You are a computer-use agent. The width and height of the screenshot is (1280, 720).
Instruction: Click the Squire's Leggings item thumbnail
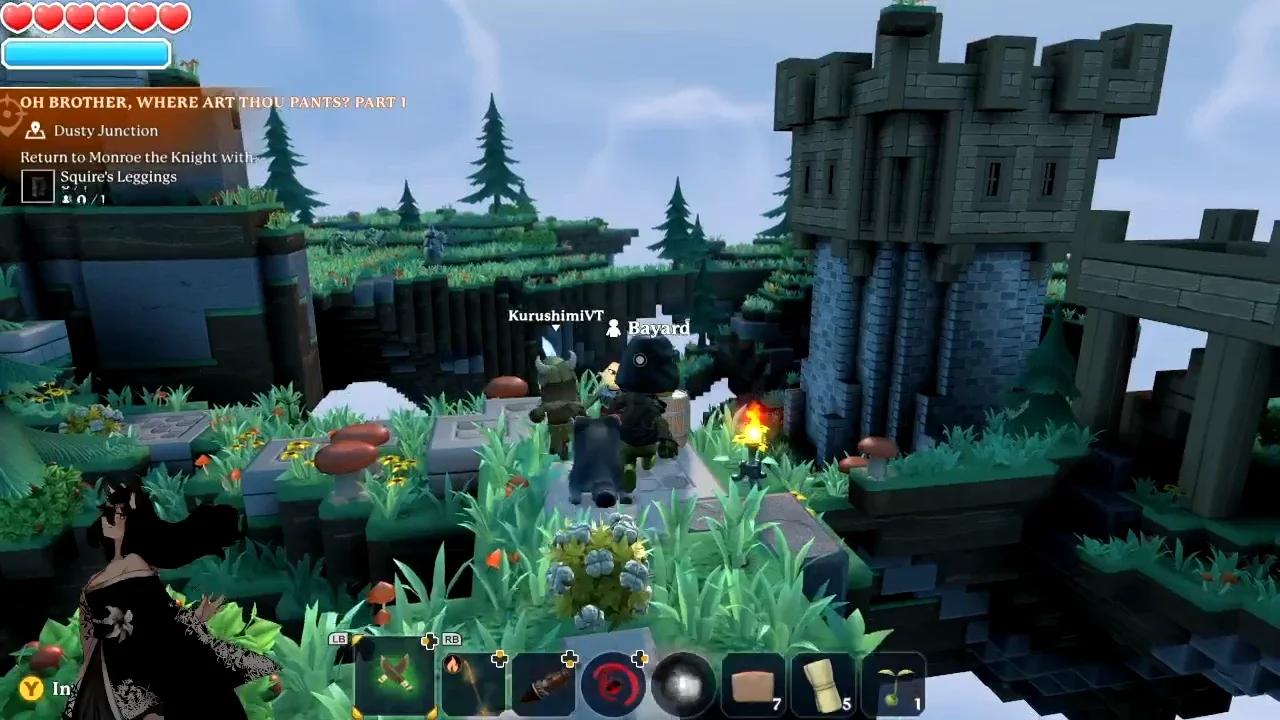[x=37, y=184]
